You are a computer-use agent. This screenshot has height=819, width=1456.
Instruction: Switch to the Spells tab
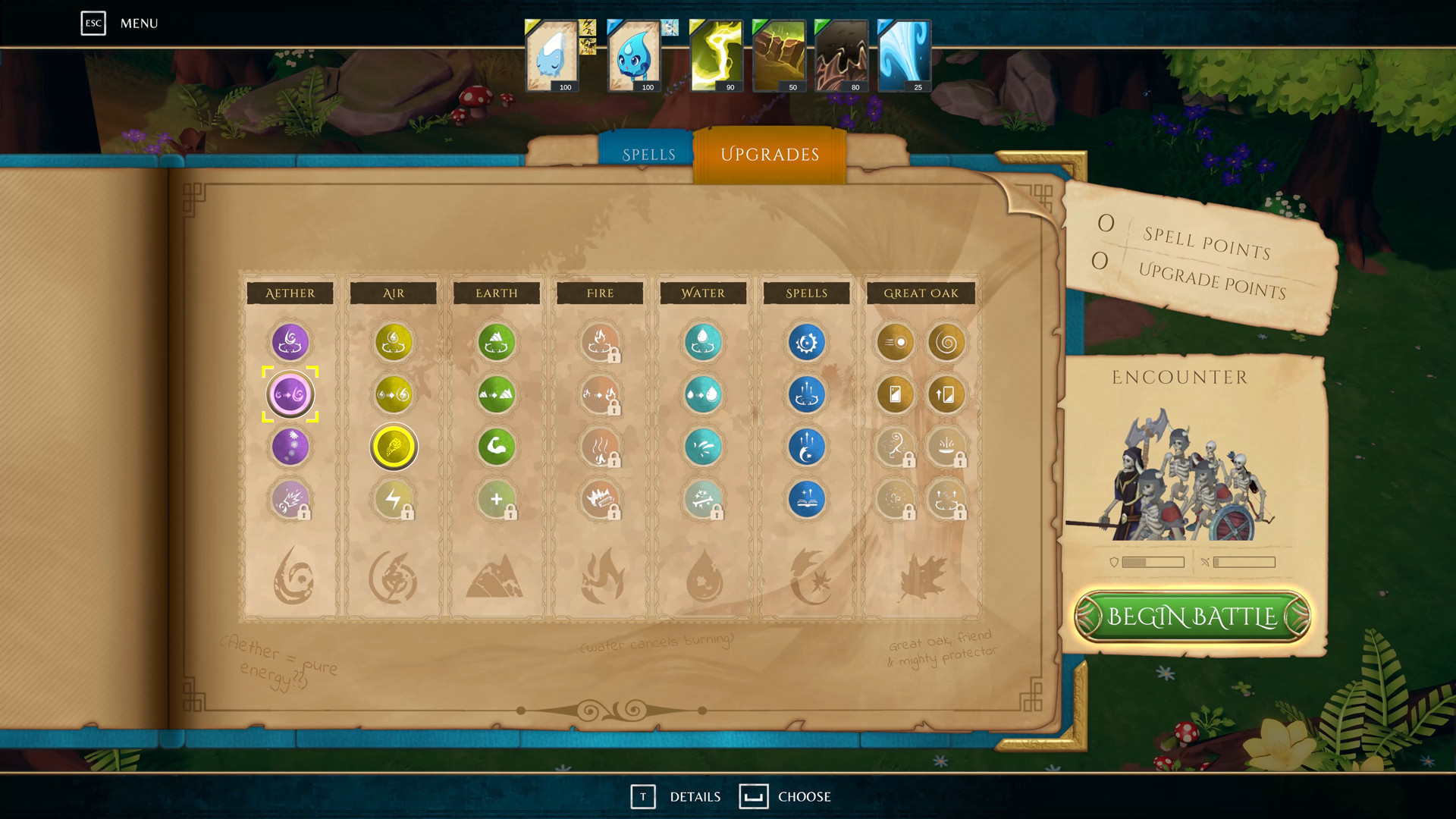coord(649,153)
